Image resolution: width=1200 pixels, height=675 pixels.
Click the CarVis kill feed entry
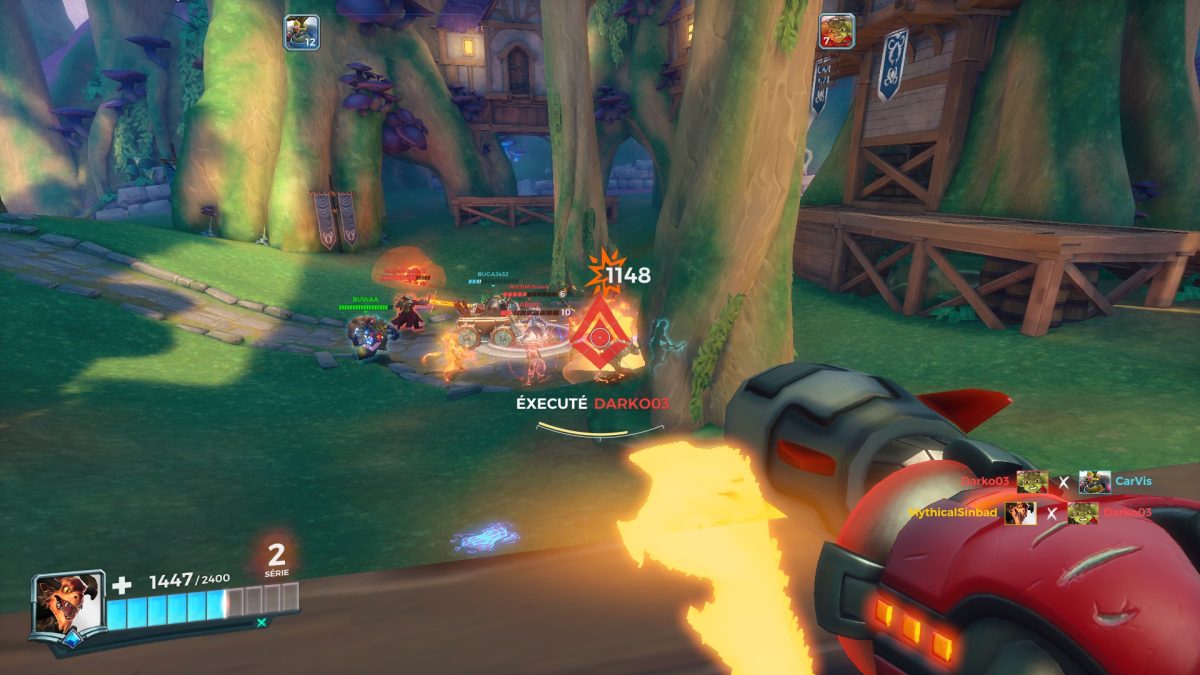tap(1134, 481)
